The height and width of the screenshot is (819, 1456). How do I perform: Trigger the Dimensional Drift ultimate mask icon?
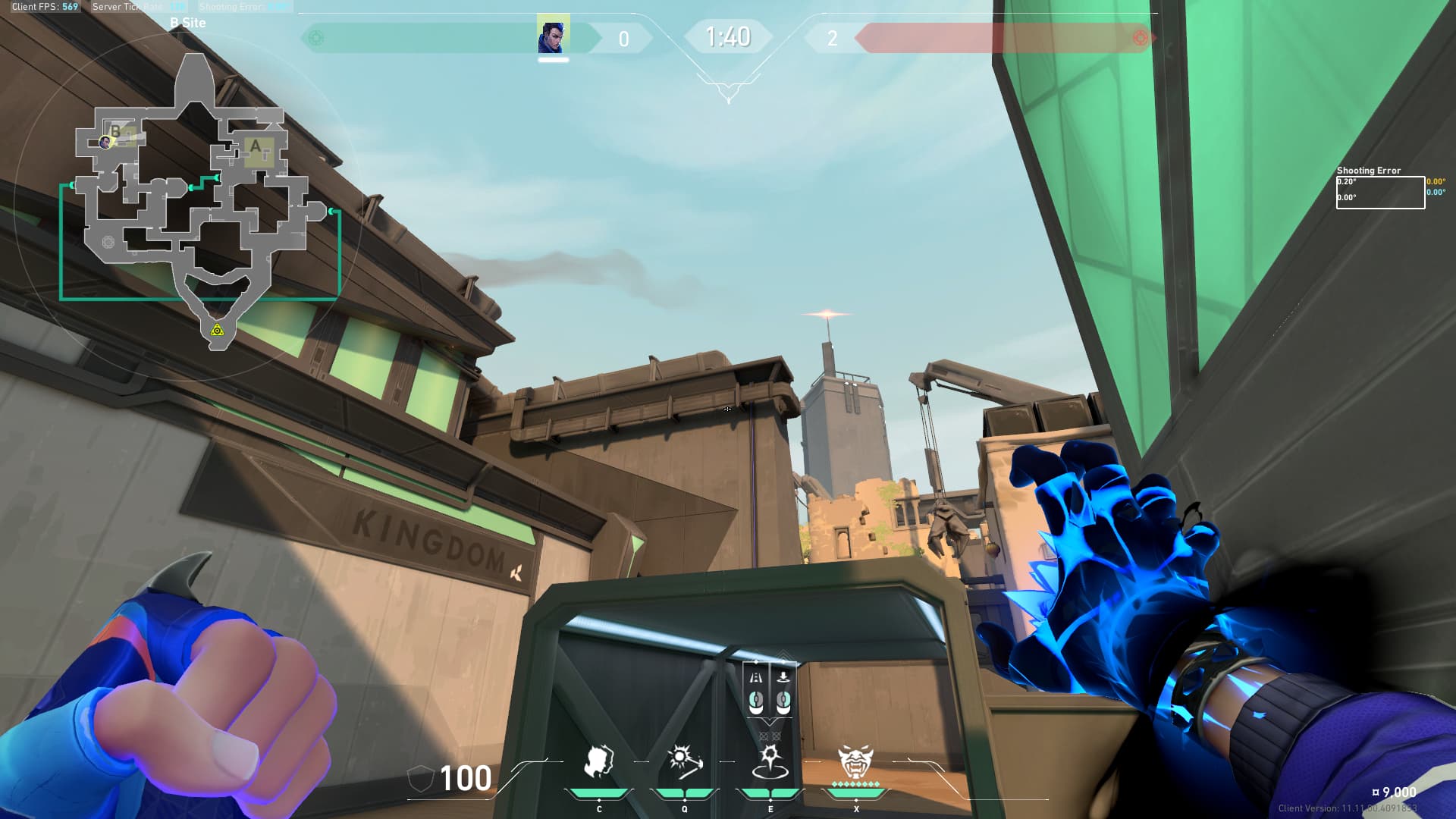click(x=855, y=761)
